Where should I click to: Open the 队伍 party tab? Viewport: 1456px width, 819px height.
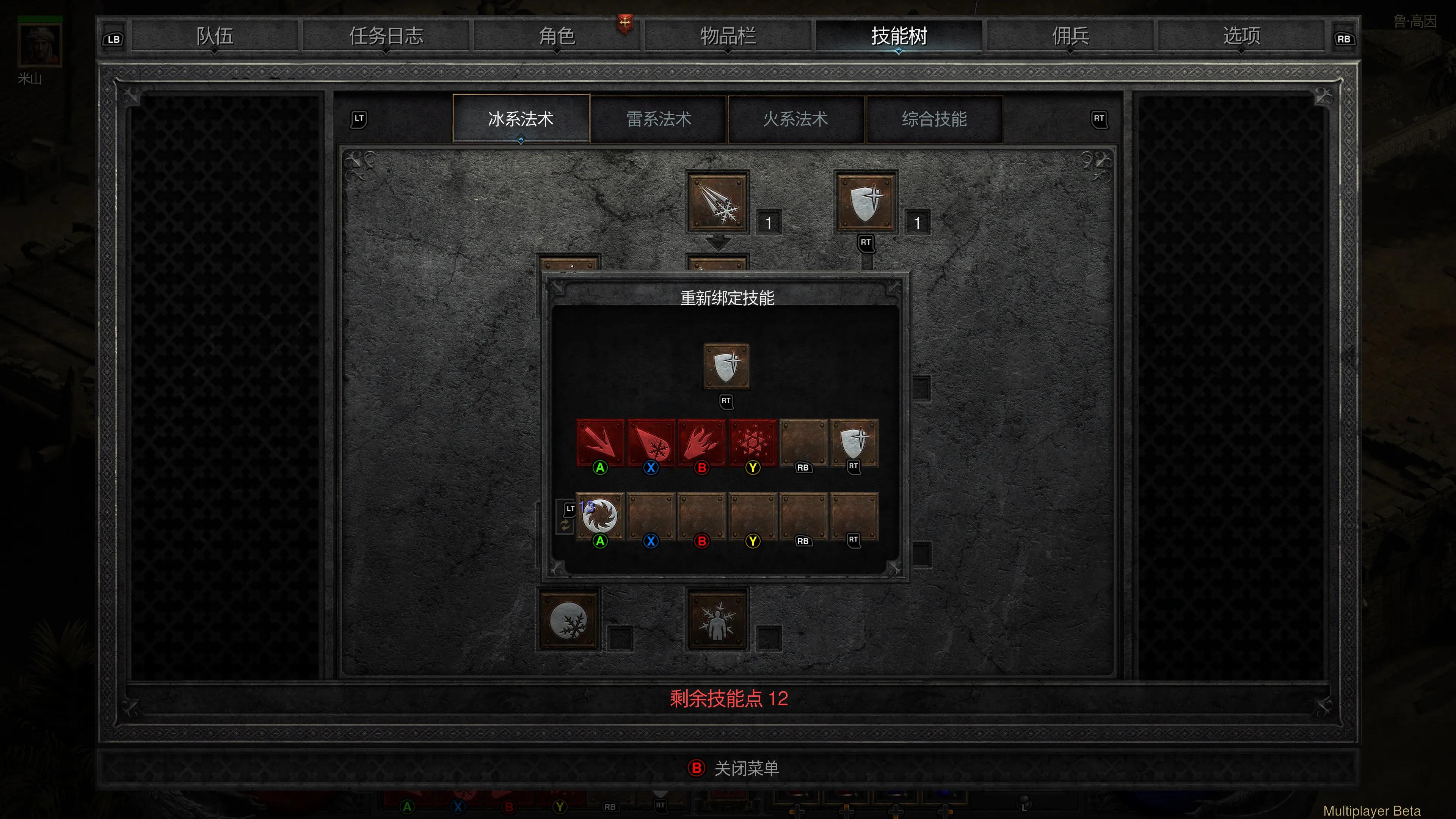pos(215,36)
